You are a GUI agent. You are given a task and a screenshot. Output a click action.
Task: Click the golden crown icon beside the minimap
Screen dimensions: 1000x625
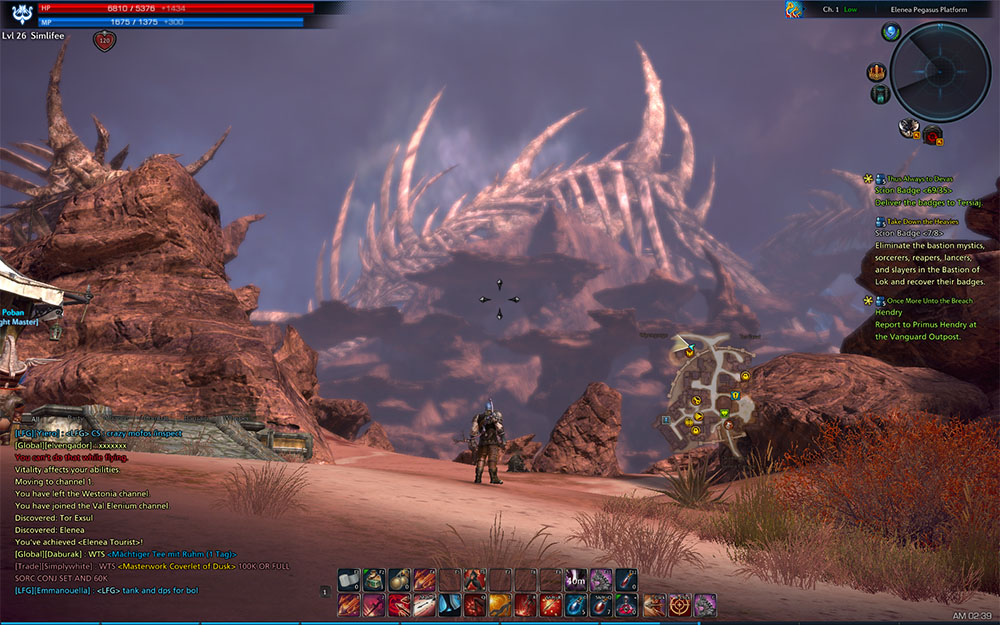pyautogui.click(x=877, y=72)
